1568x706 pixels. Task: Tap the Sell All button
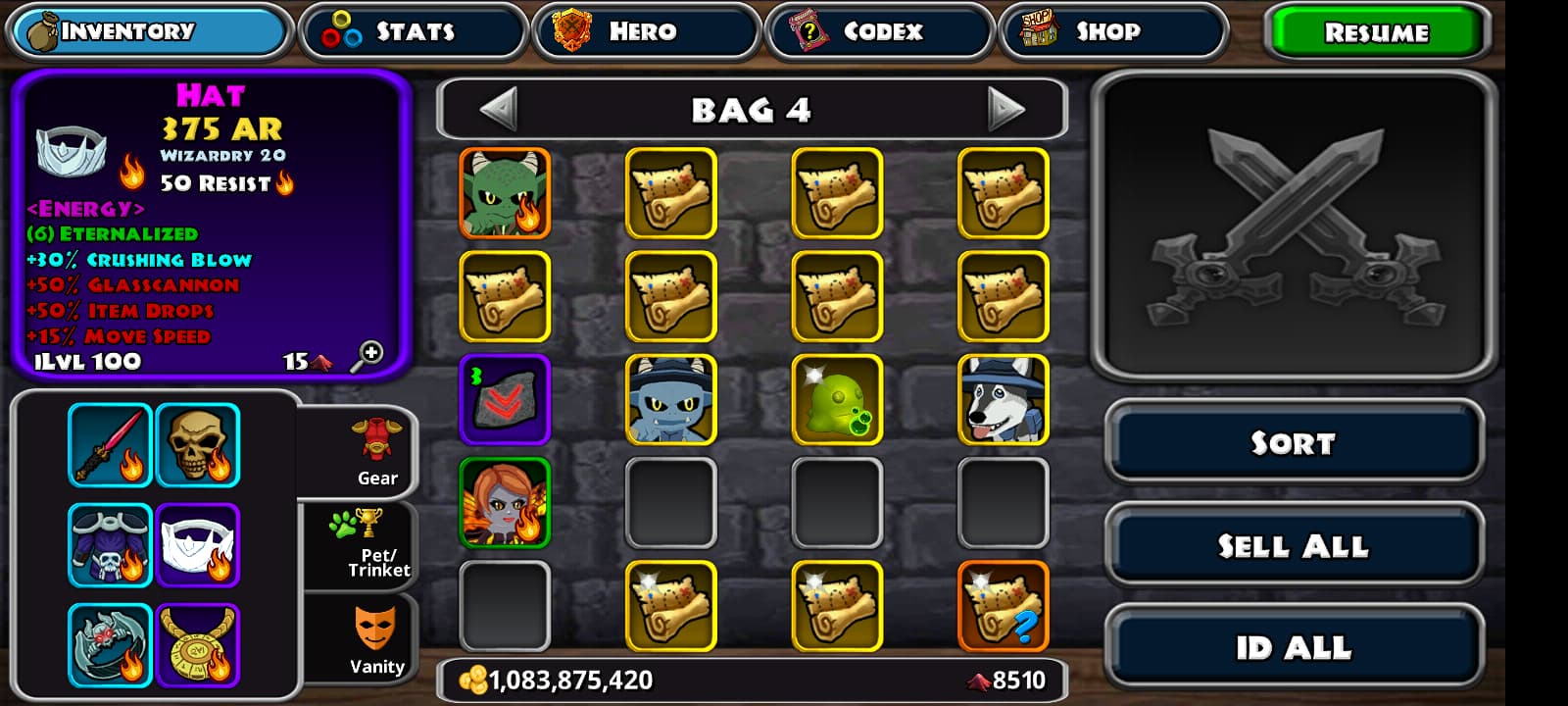(x=1294, y=545)
